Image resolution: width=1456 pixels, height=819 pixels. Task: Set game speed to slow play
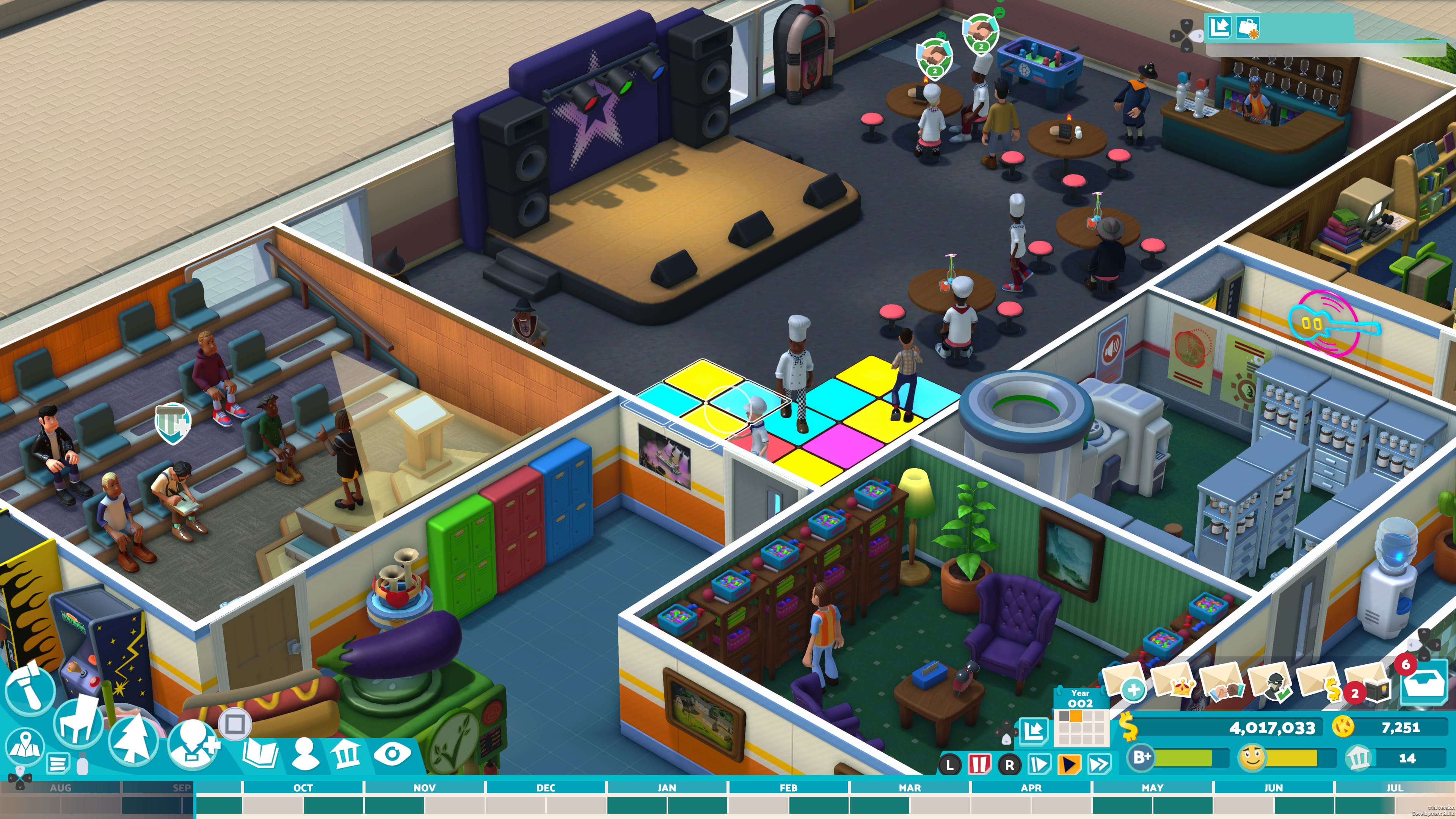pos(1039,765)
